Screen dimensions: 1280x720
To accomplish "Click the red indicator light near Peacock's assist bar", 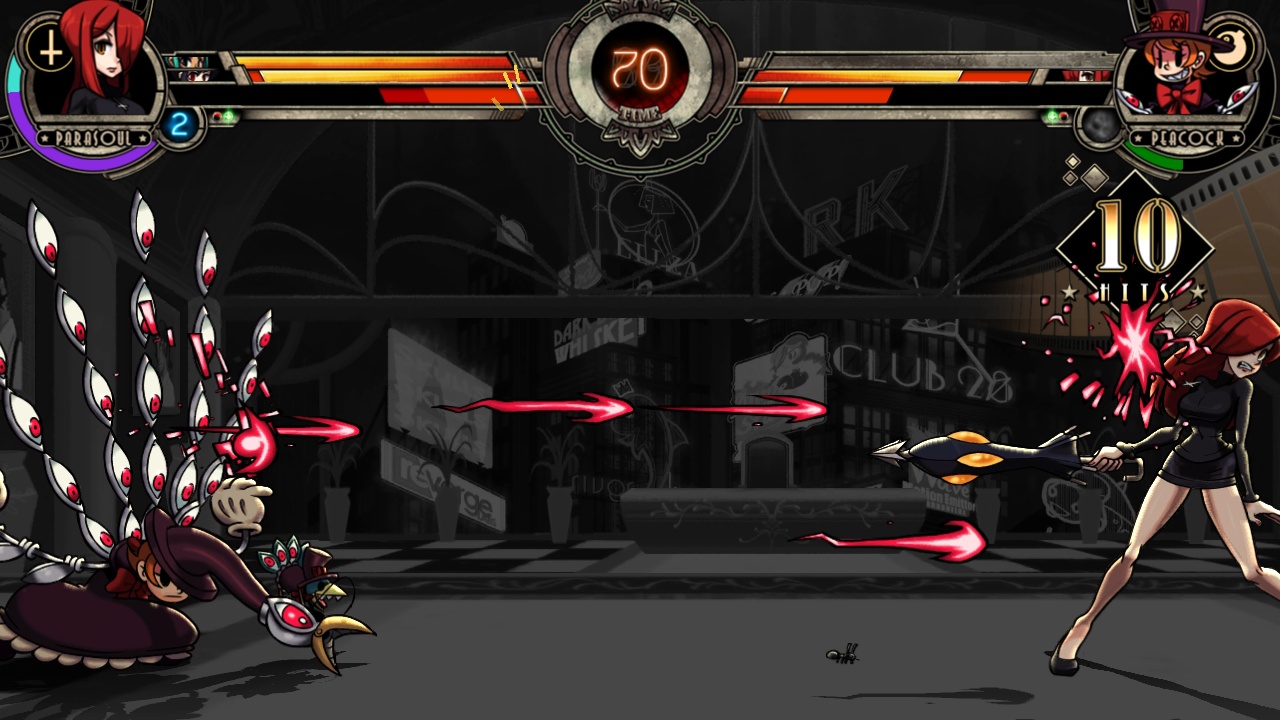I will click(x=1063, y=116).
